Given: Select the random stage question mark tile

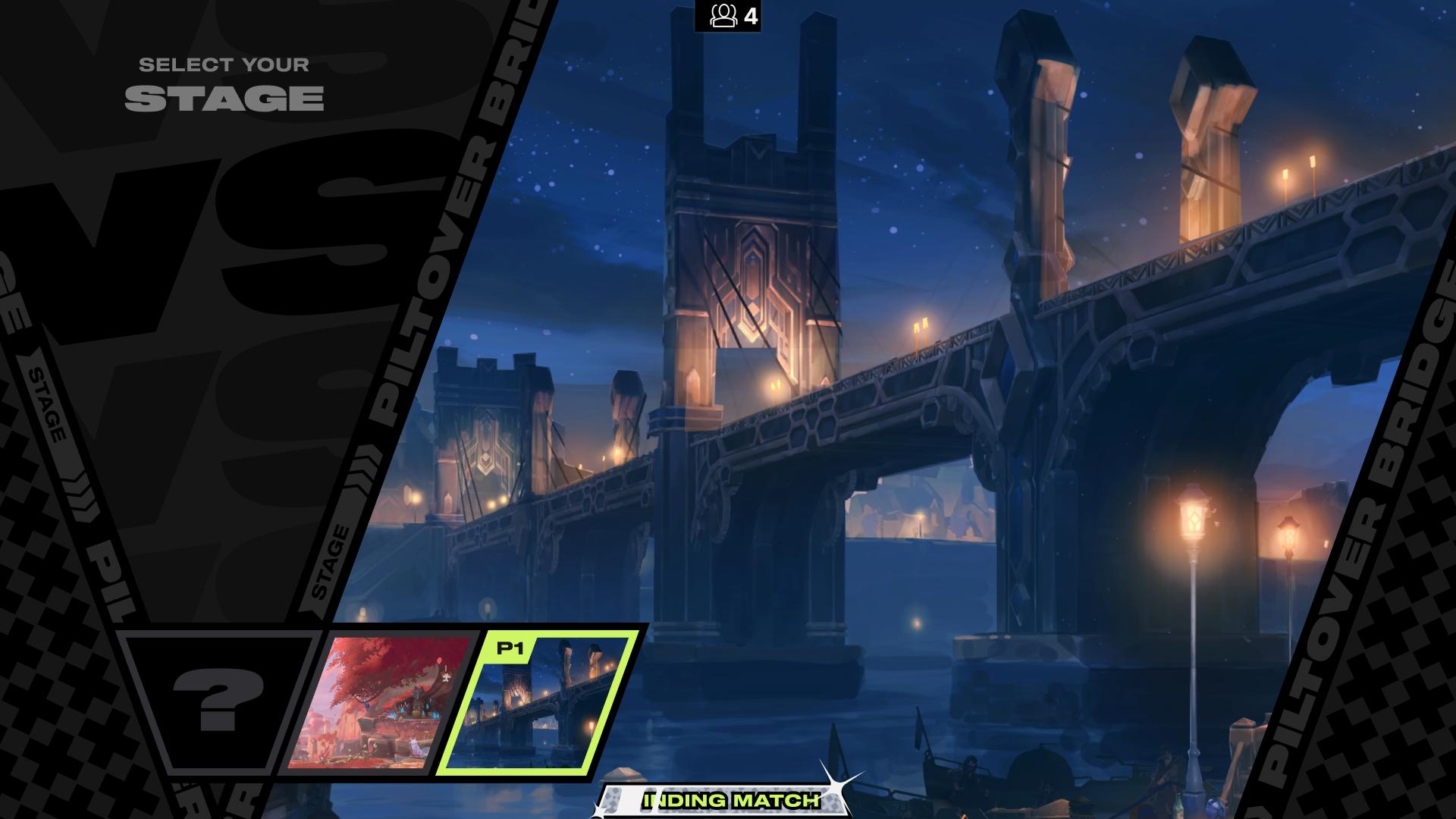Looking at the screenshot, I should click(218, 701).
